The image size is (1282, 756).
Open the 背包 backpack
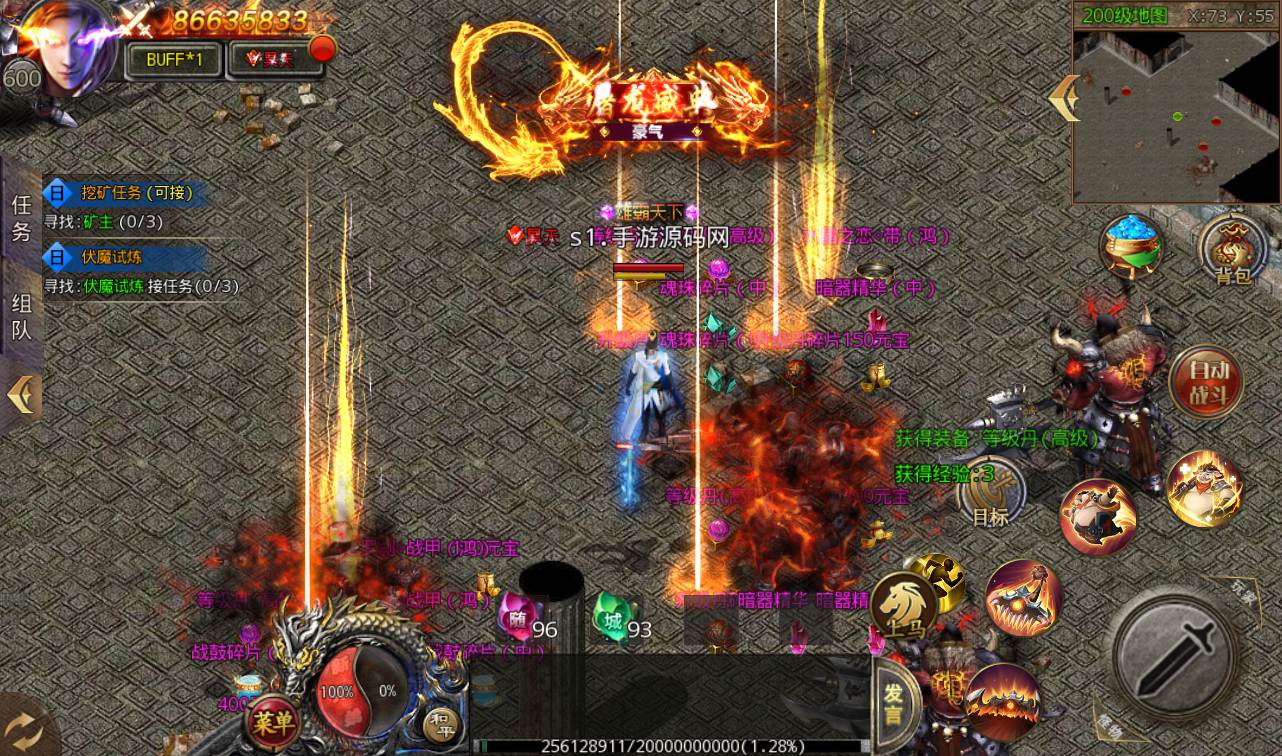1233,252
